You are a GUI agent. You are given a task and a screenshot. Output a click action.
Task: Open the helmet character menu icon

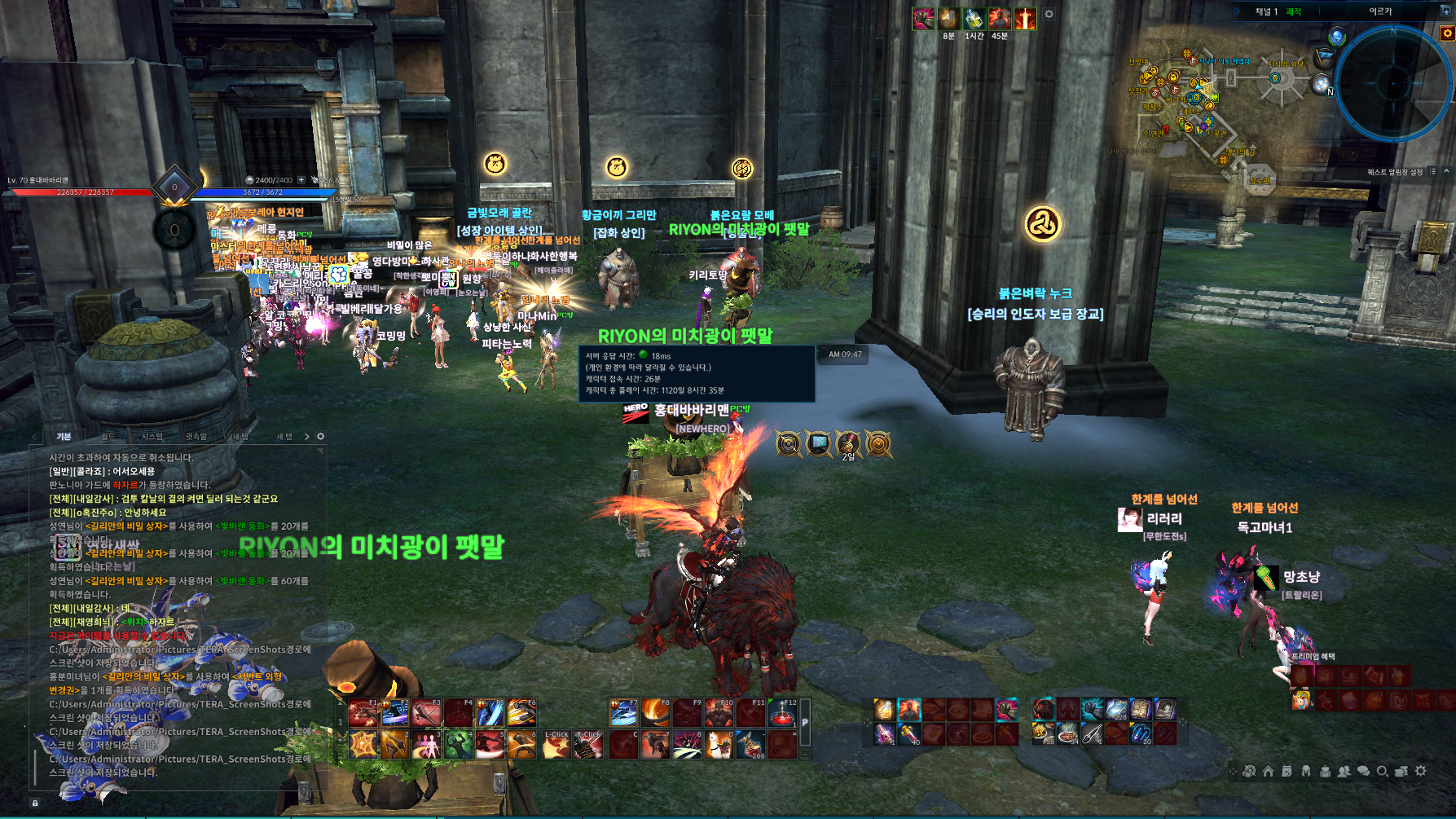coord(1306,771)
